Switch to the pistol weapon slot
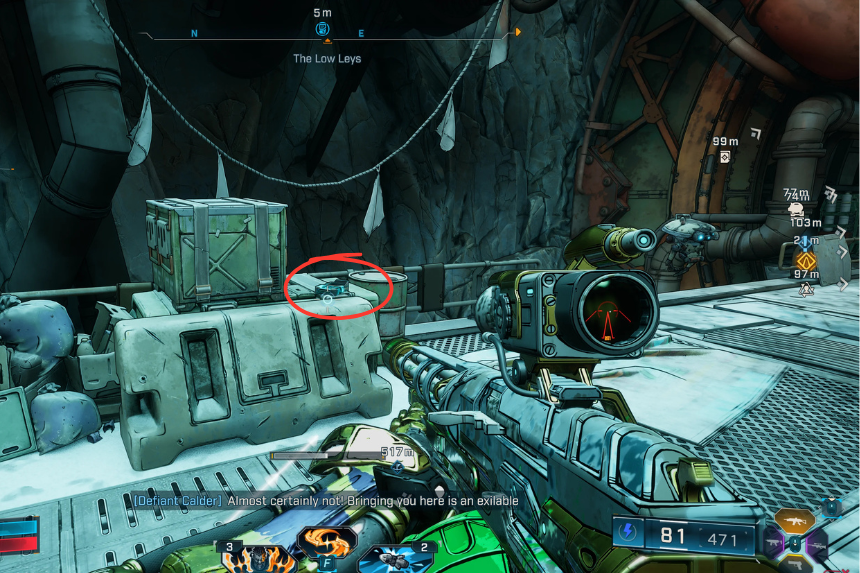Viewport: 860px width, 573px height. (797, 564)
